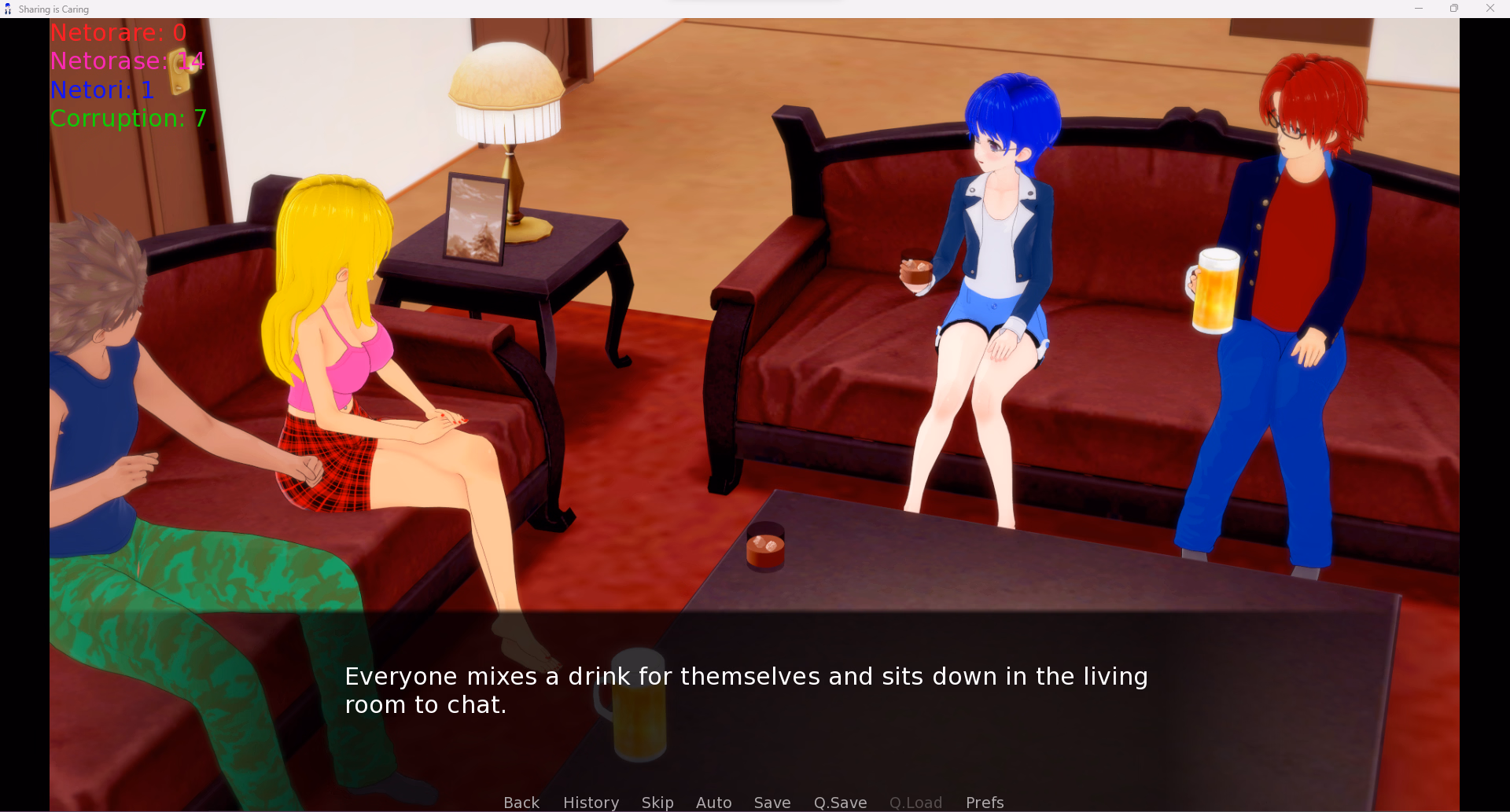Click the Netorare counter text

pyautogui.click(x=118, y=33)
